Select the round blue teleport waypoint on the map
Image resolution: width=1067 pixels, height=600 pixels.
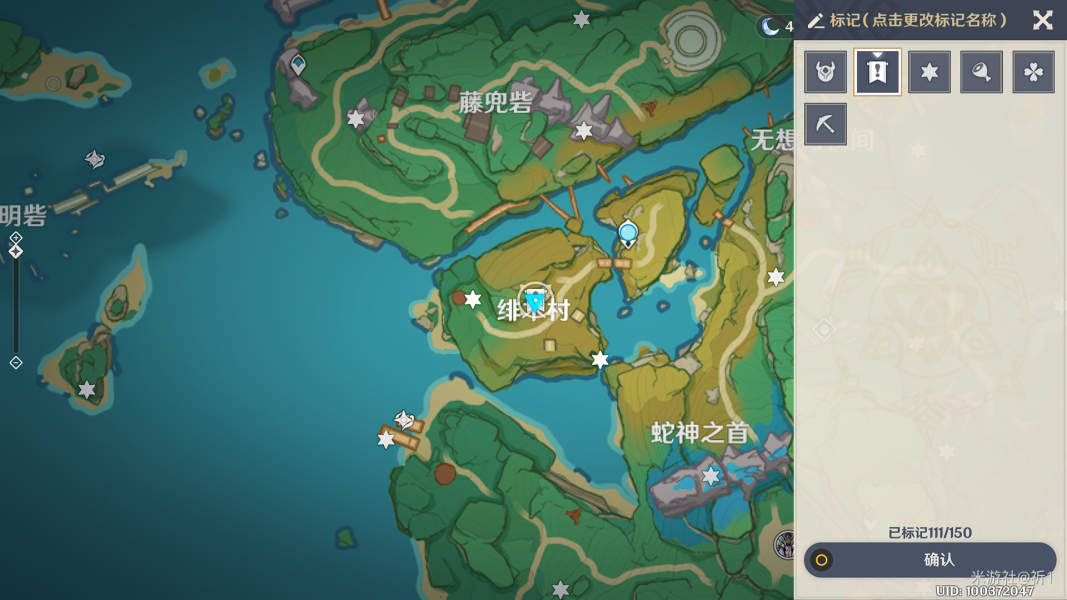point(628,234)
